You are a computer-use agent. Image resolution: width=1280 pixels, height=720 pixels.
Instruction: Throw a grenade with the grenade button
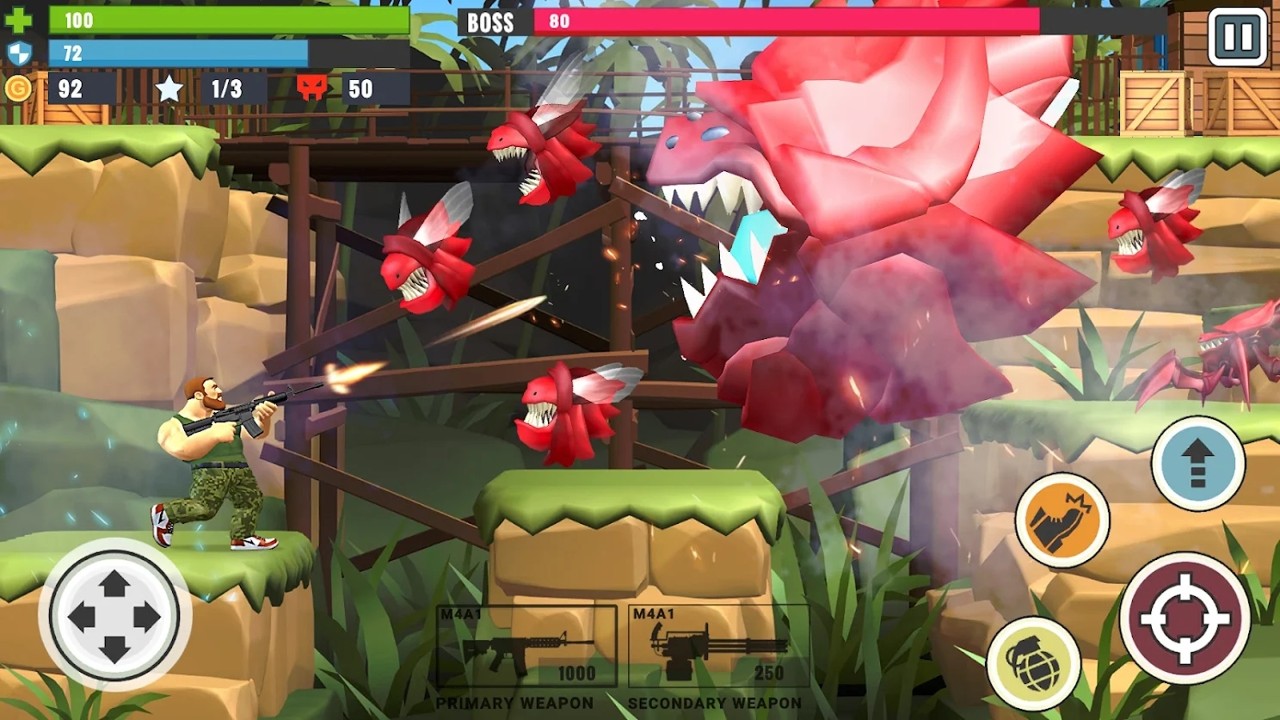tap(1033, 664)
